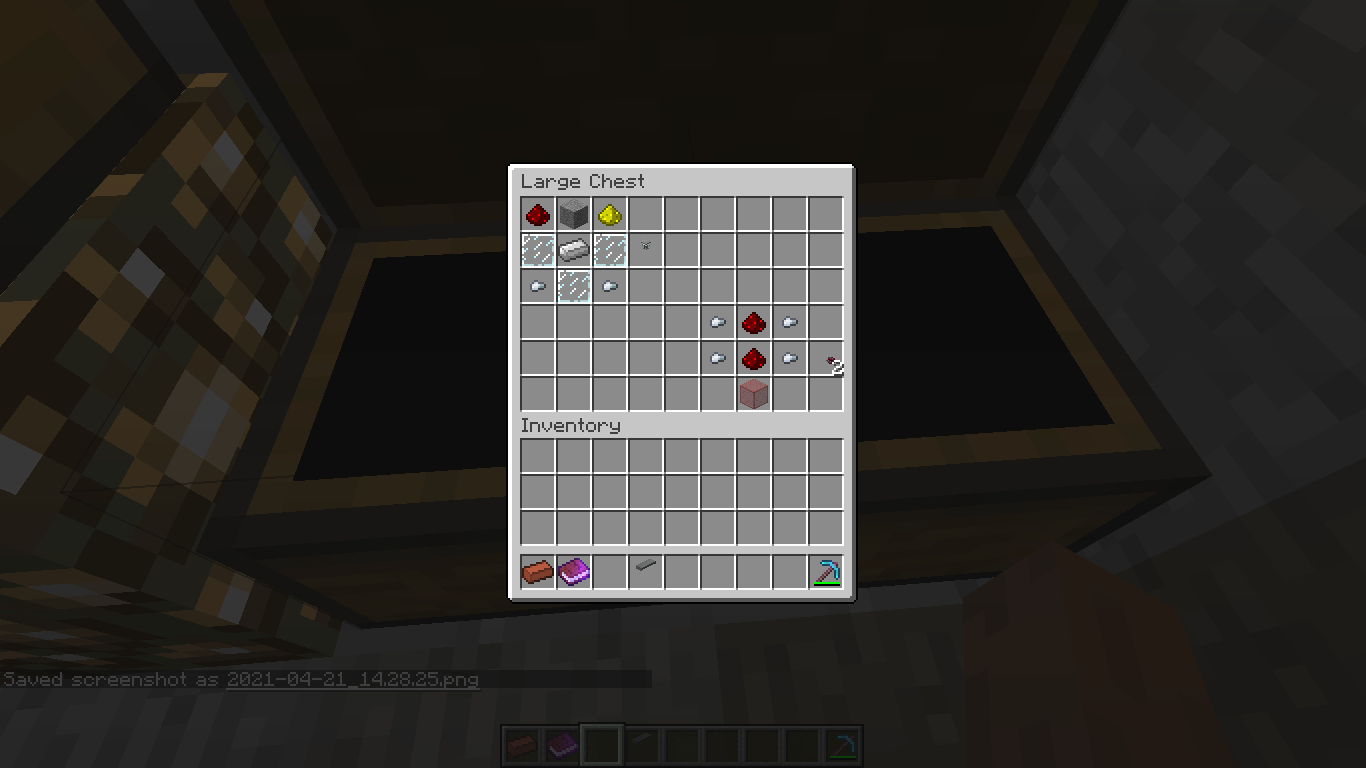The height and width of the screenshot is (768, 1366).
Task: Pick up the cobweb item
Action: pos(646,250)
